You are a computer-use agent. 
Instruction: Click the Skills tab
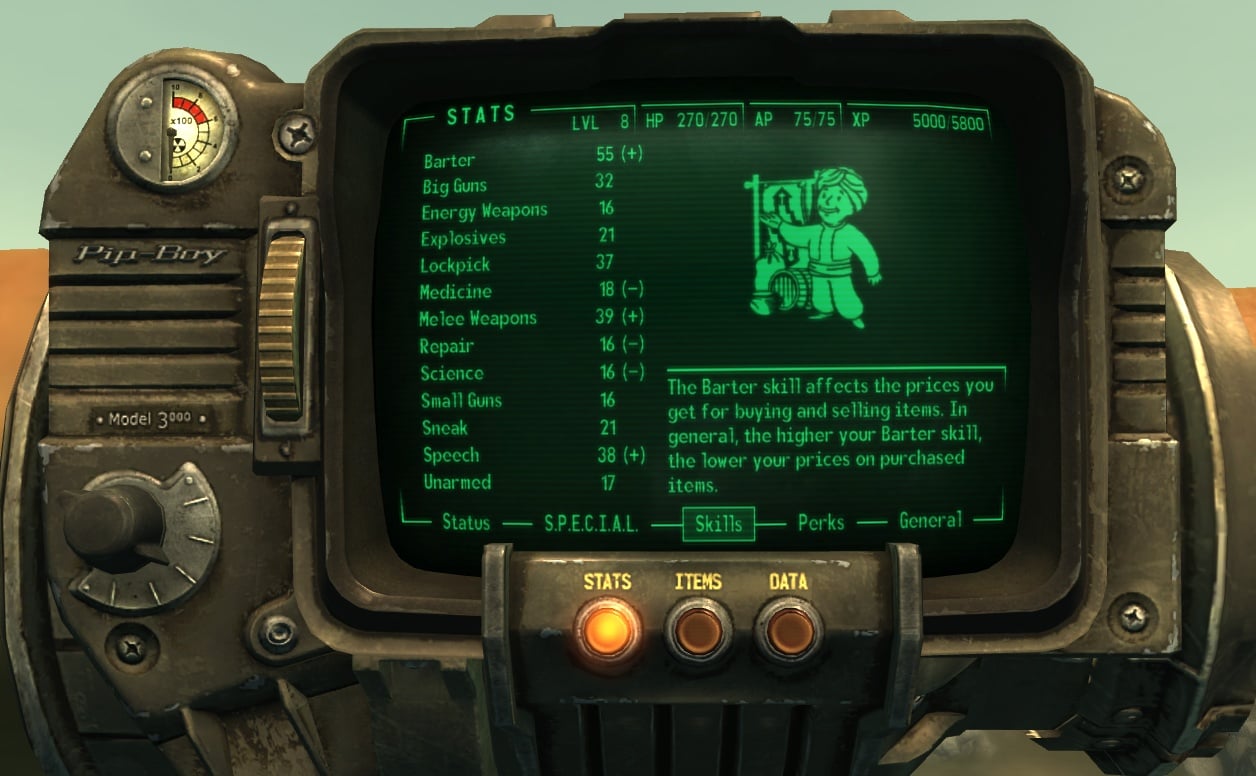point(718,523)
